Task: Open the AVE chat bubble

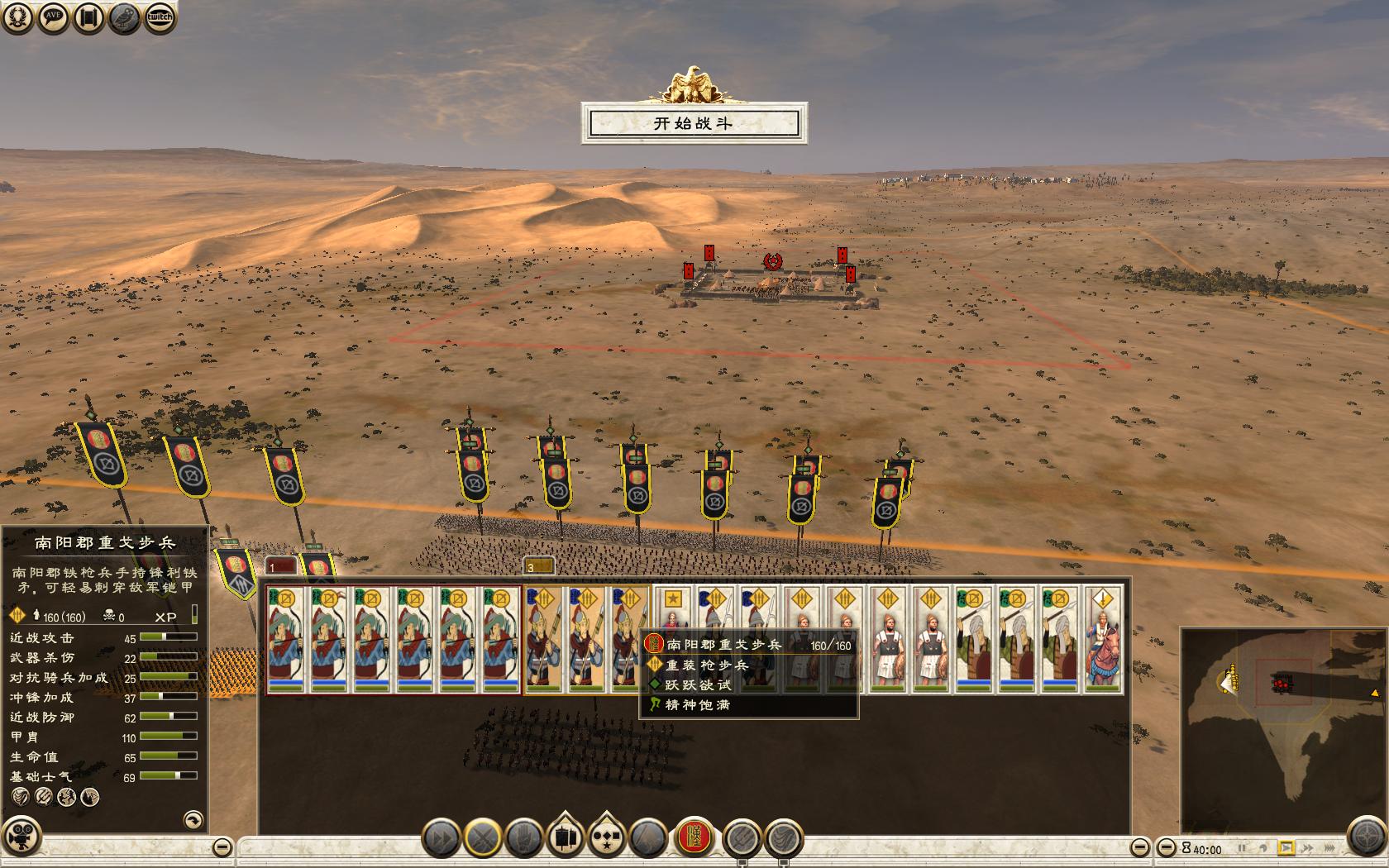Action: tap(53, 17)
